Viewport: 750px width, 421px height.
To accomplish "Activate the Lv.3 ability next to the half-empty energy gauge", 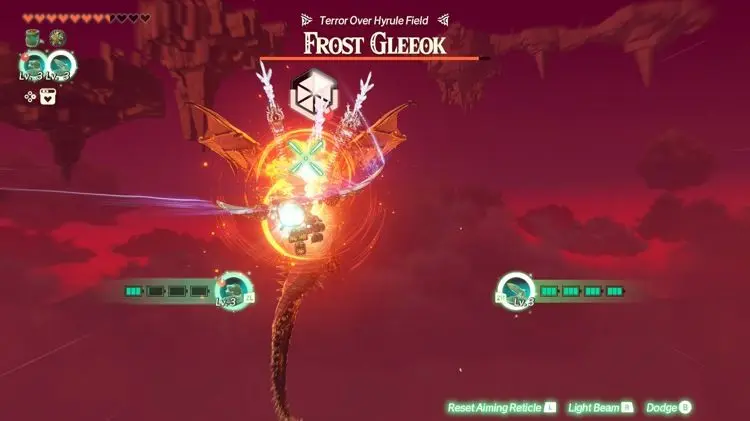I will pyautogui.click(x=233, y=289).
